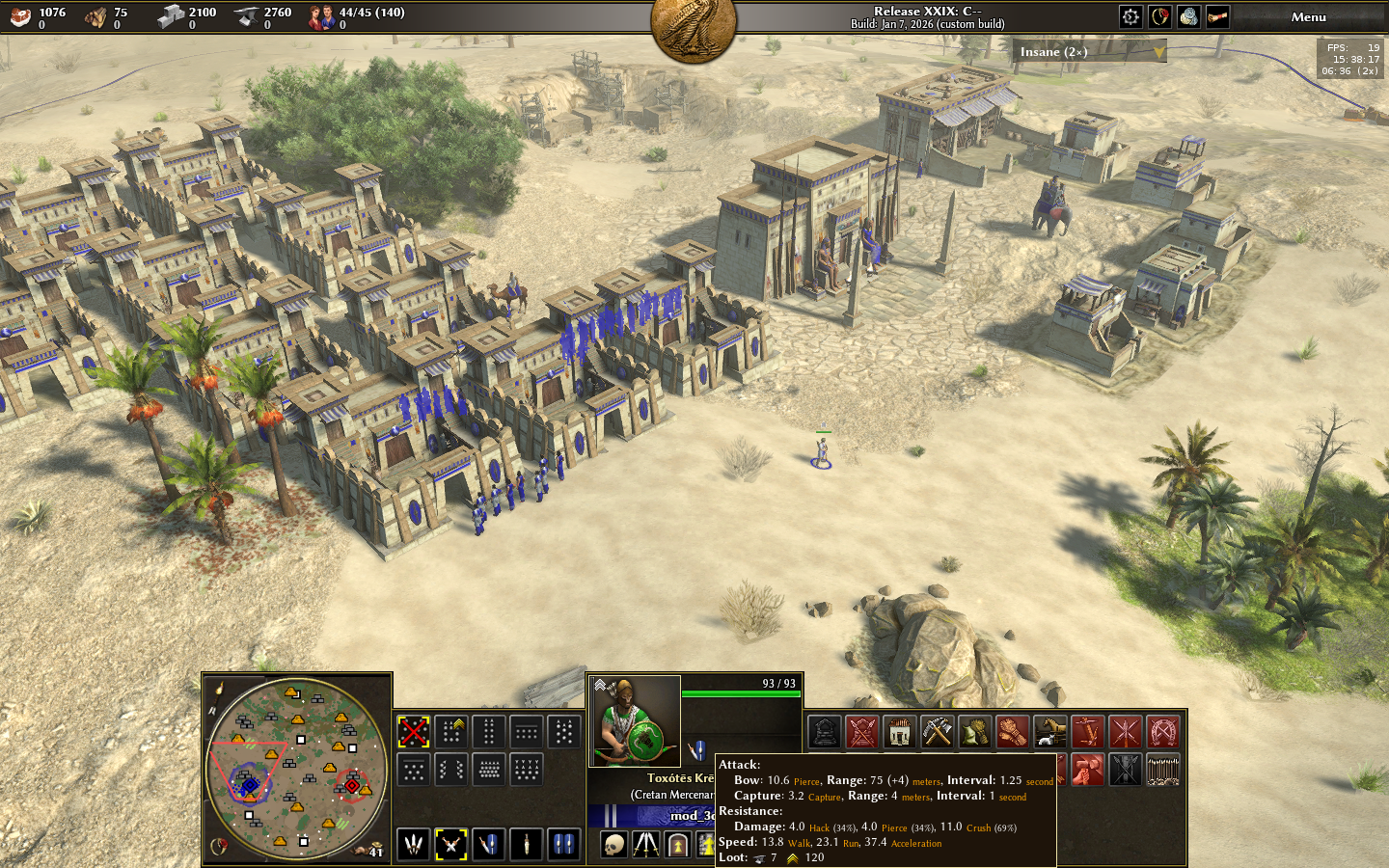Open the Insane (2×) game speed dropdown
1389x868 pixels.
click(x=1092, y=52)
